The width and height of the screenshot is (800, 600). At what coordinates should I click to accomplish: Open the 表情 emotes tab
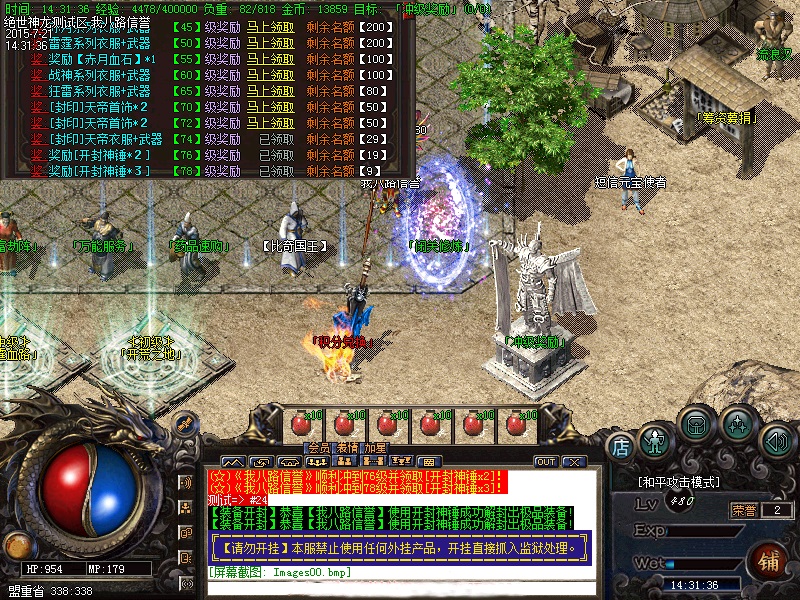click(346, 448)
